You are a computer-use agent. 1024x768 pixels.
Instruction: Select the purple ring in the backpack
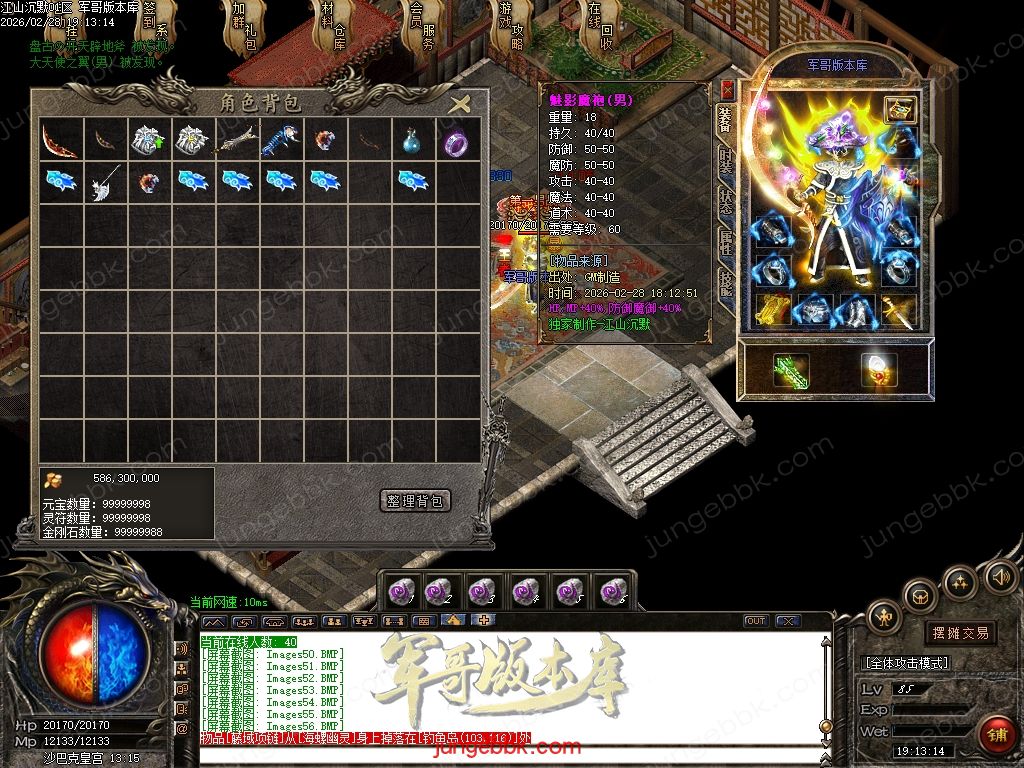455,142
